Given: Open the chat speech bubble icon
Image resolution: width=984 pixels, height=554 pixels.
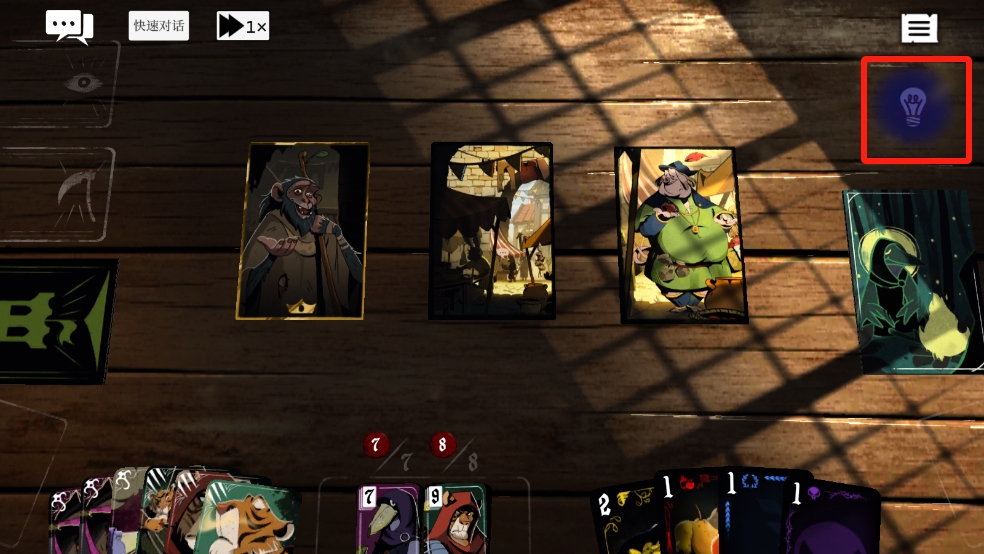Looking at the screenshot, I should coord(69,26).
